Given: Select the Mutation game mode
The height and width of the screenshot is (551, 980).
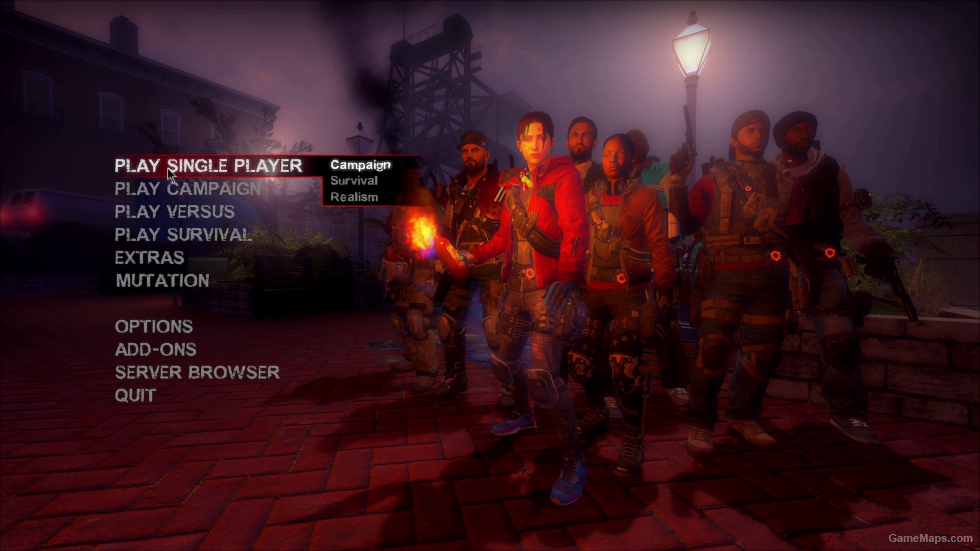Looking at the screenshot, I should click(162, 281).
